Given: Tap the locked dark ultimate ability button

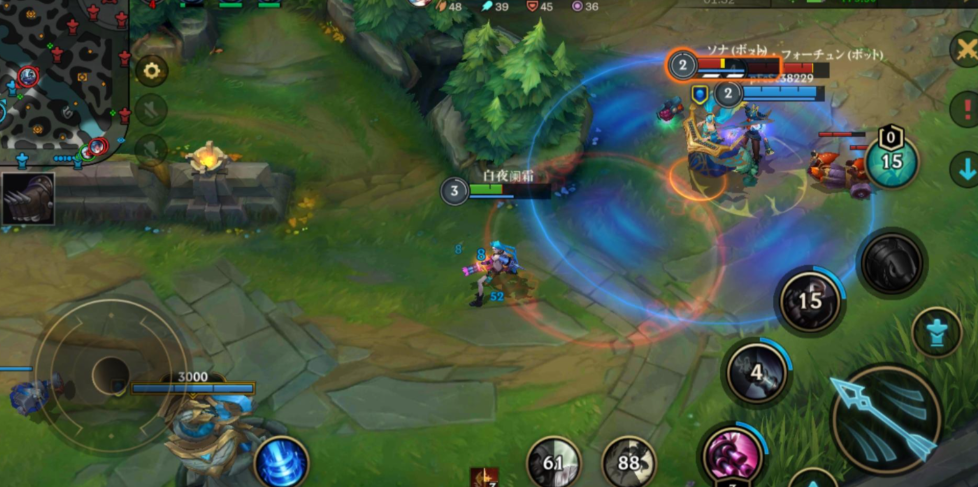Looking at the screenshot, I should click(891, 263).
